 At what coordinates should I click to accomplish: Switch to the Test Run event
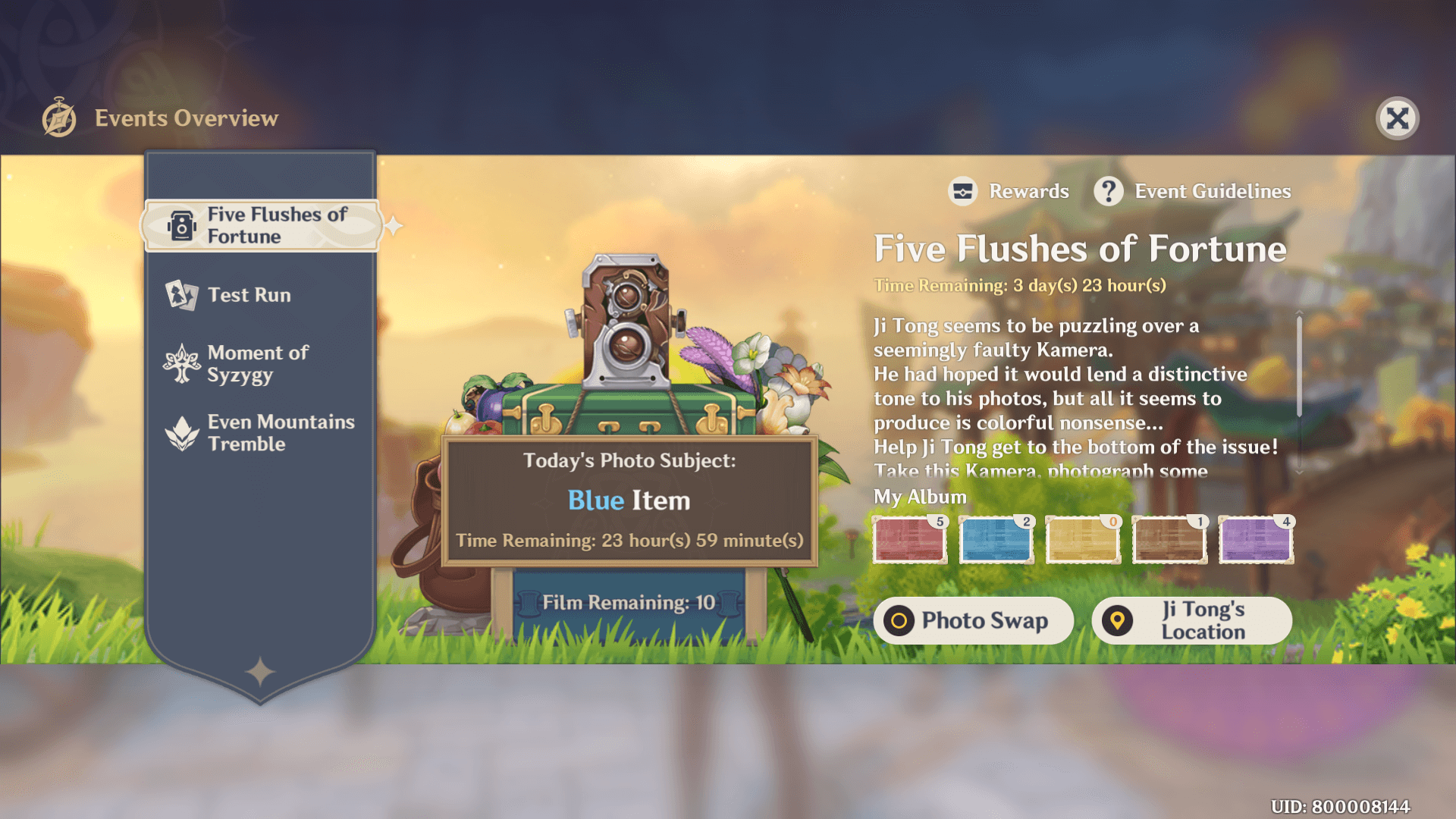(x=249, y=295)
